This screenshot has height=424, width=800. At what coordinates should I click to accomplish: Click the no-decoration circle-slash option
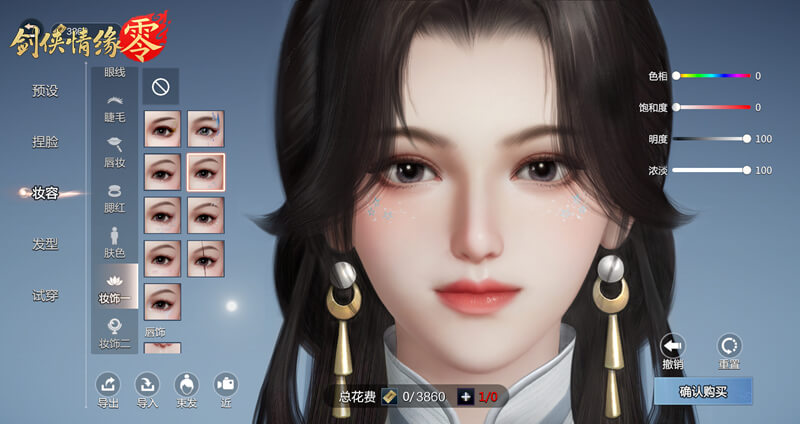click(x=159, y=87)
